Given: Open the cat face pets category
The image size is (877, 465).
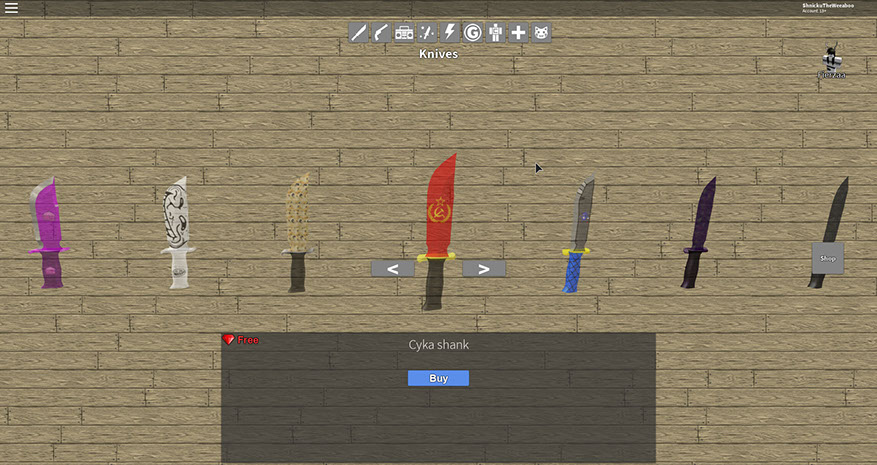Looking at the screenshot, I should click(x=541, y=33).
